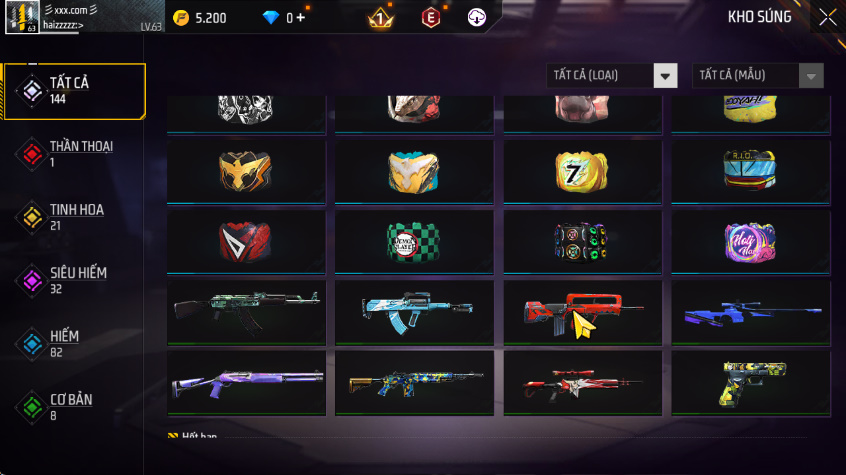The image size is (846, 475).
Task: Close the Kho Súng weapon vault
Action: [x=827, y=17]
